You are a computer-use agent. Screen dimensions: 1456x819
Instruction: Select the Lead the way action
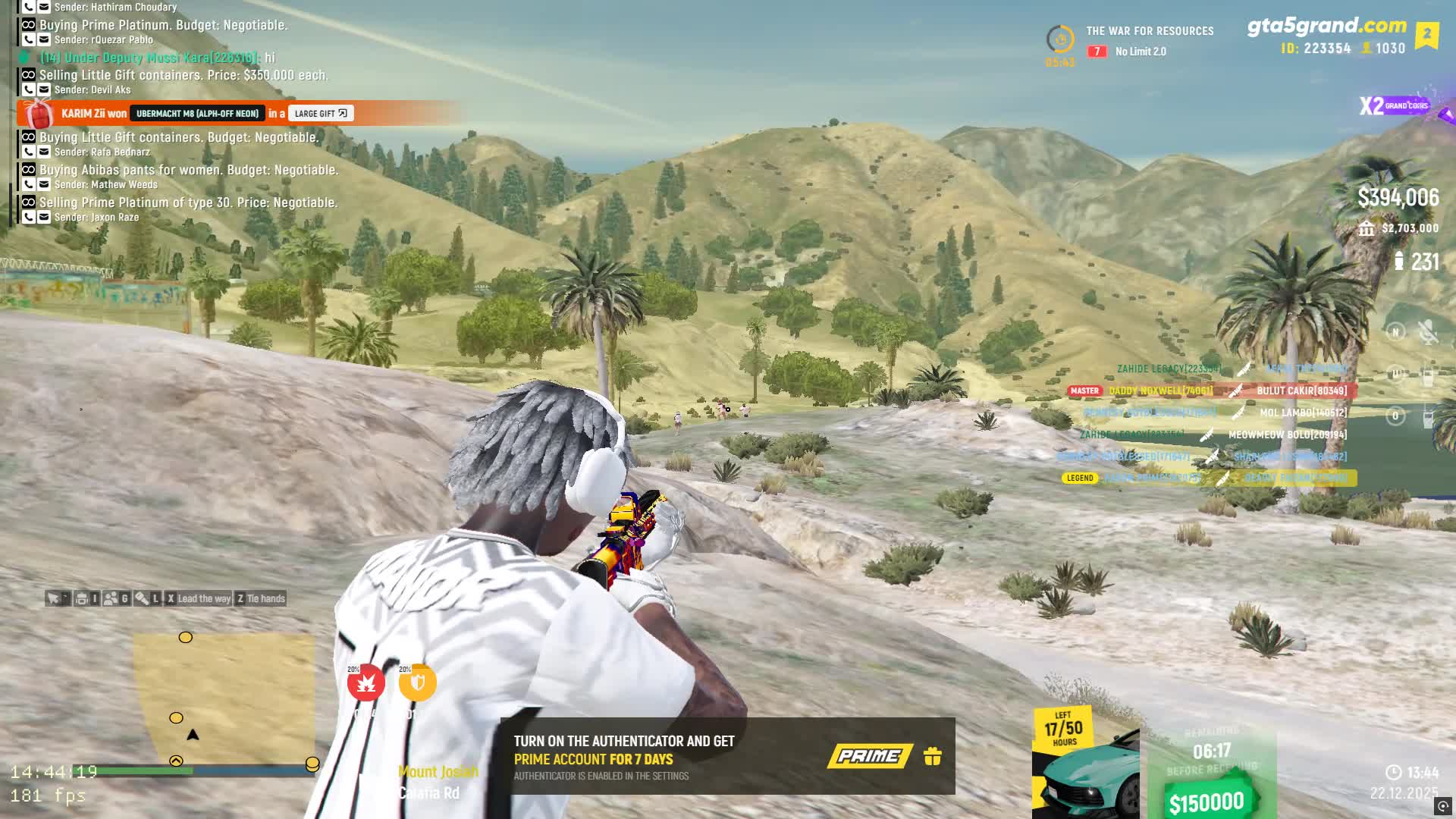[x=199, y=598]
